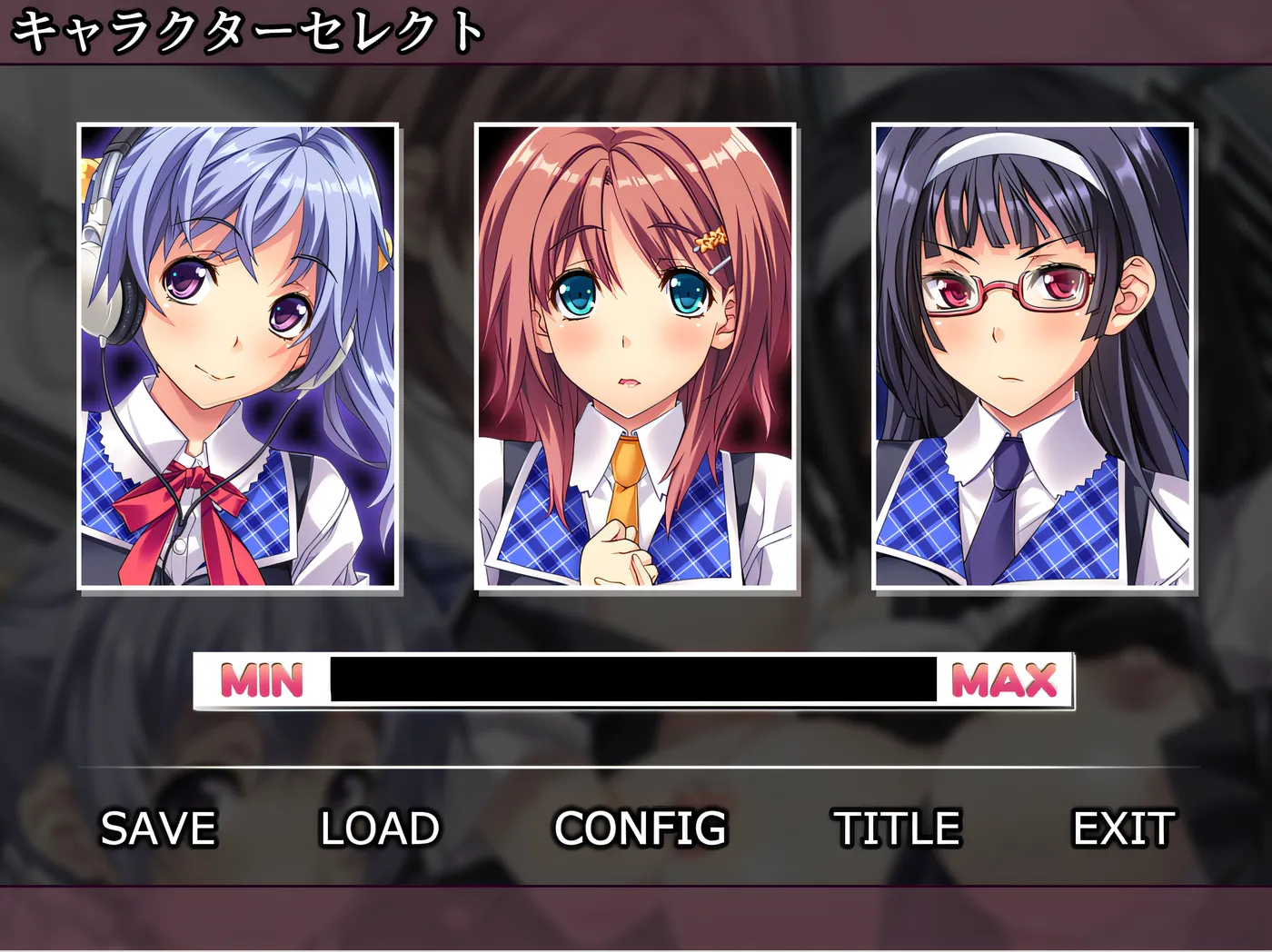The width and height of the screenshot is (1272, 952).
Task: Open the LOAD menu
Action: pyautogui.click(x=380, y=828)
